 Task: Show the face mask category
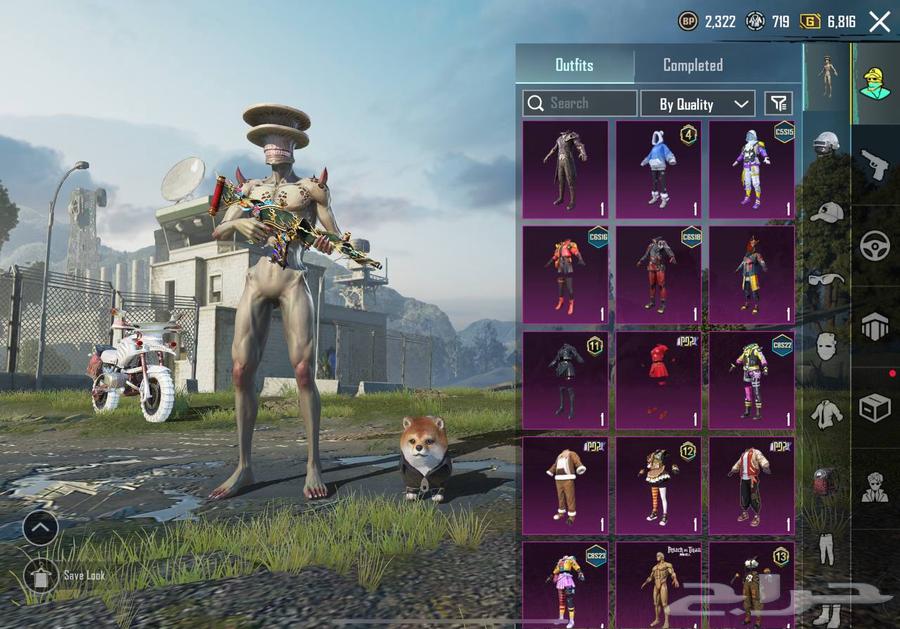(x=826, y=346)
